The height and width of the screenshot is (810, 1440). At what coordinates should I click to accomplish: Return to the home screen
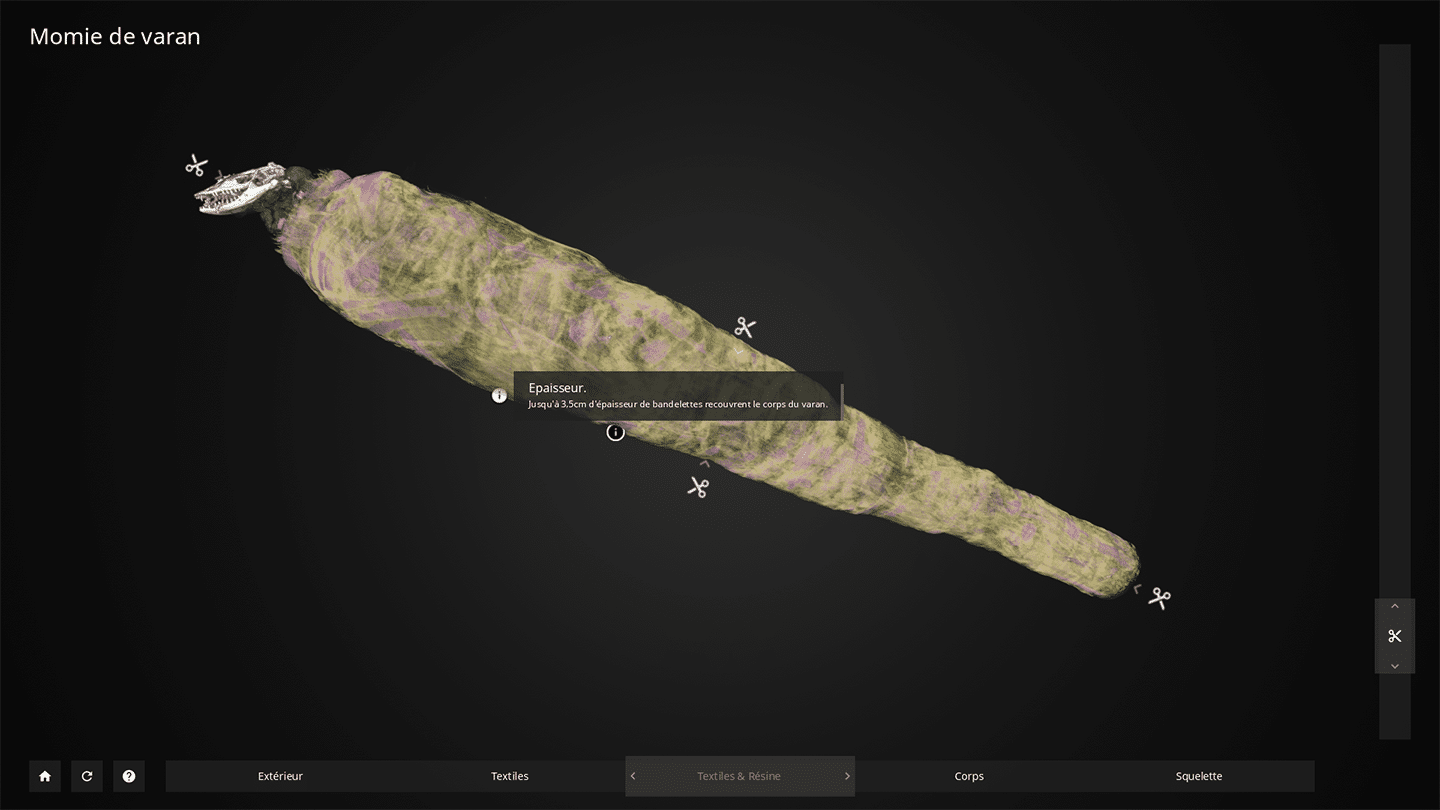(x=45, y=776)
